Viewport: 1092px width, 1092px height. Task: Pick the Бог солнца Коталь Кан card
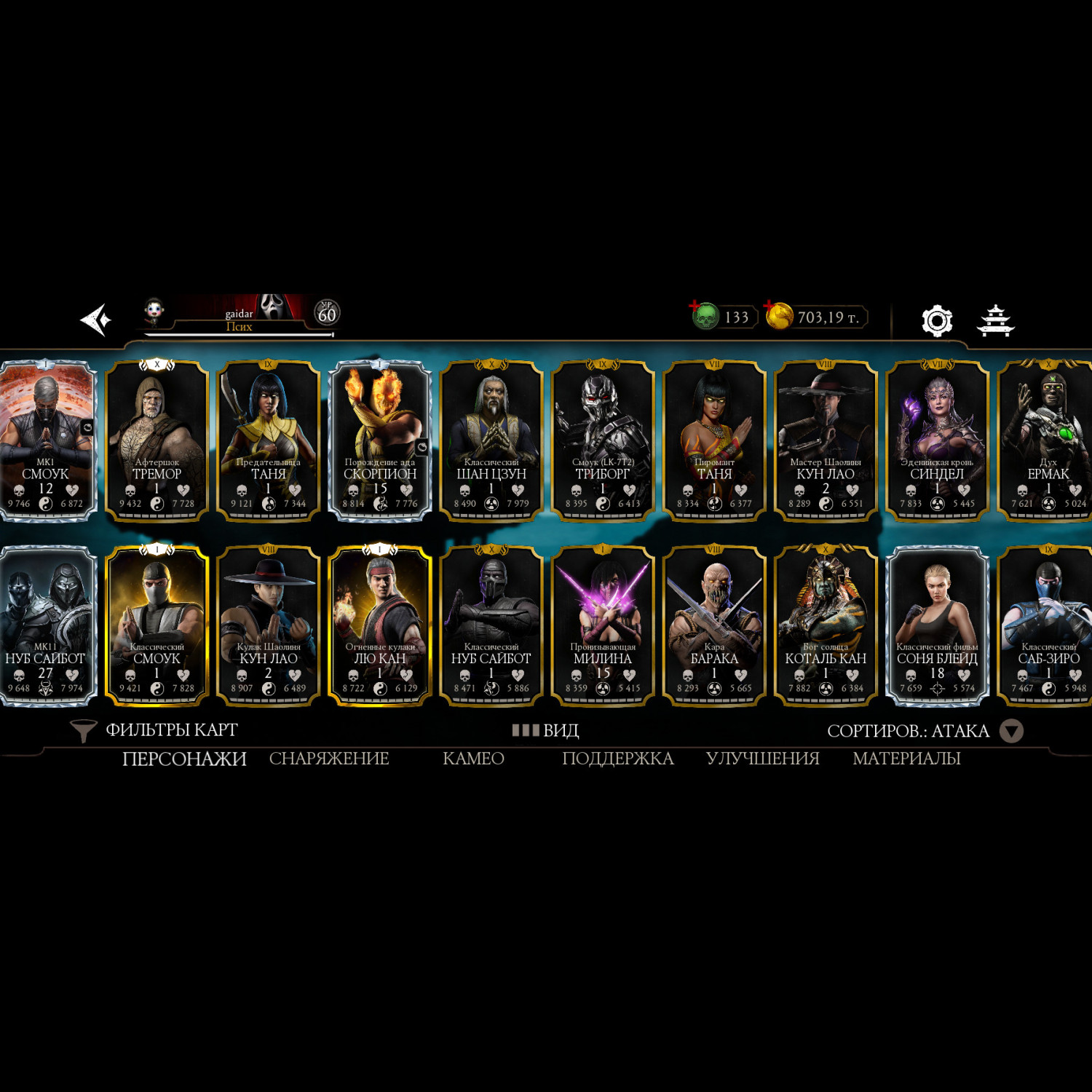[x=826, y=625]
